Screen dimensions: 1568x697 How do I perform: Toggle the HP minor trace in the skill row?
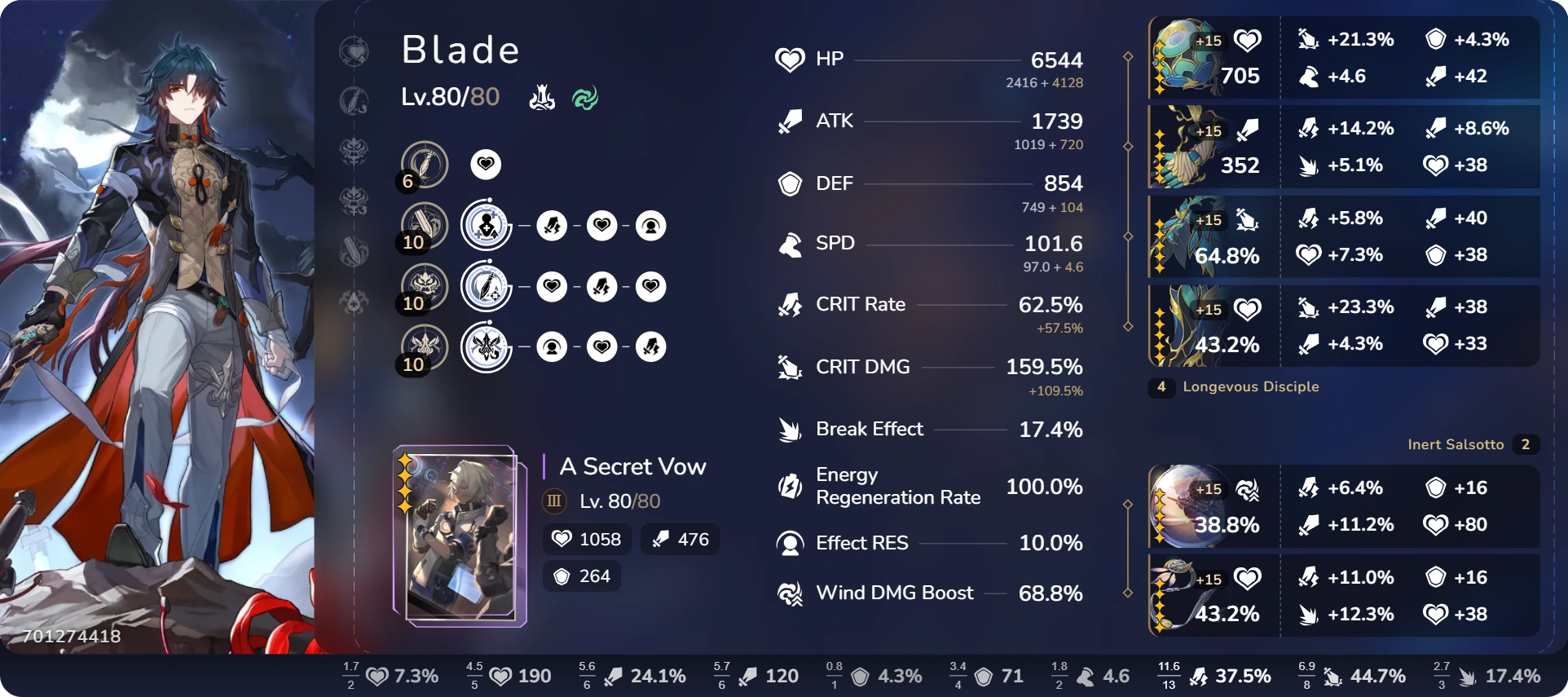coord(601,226)
